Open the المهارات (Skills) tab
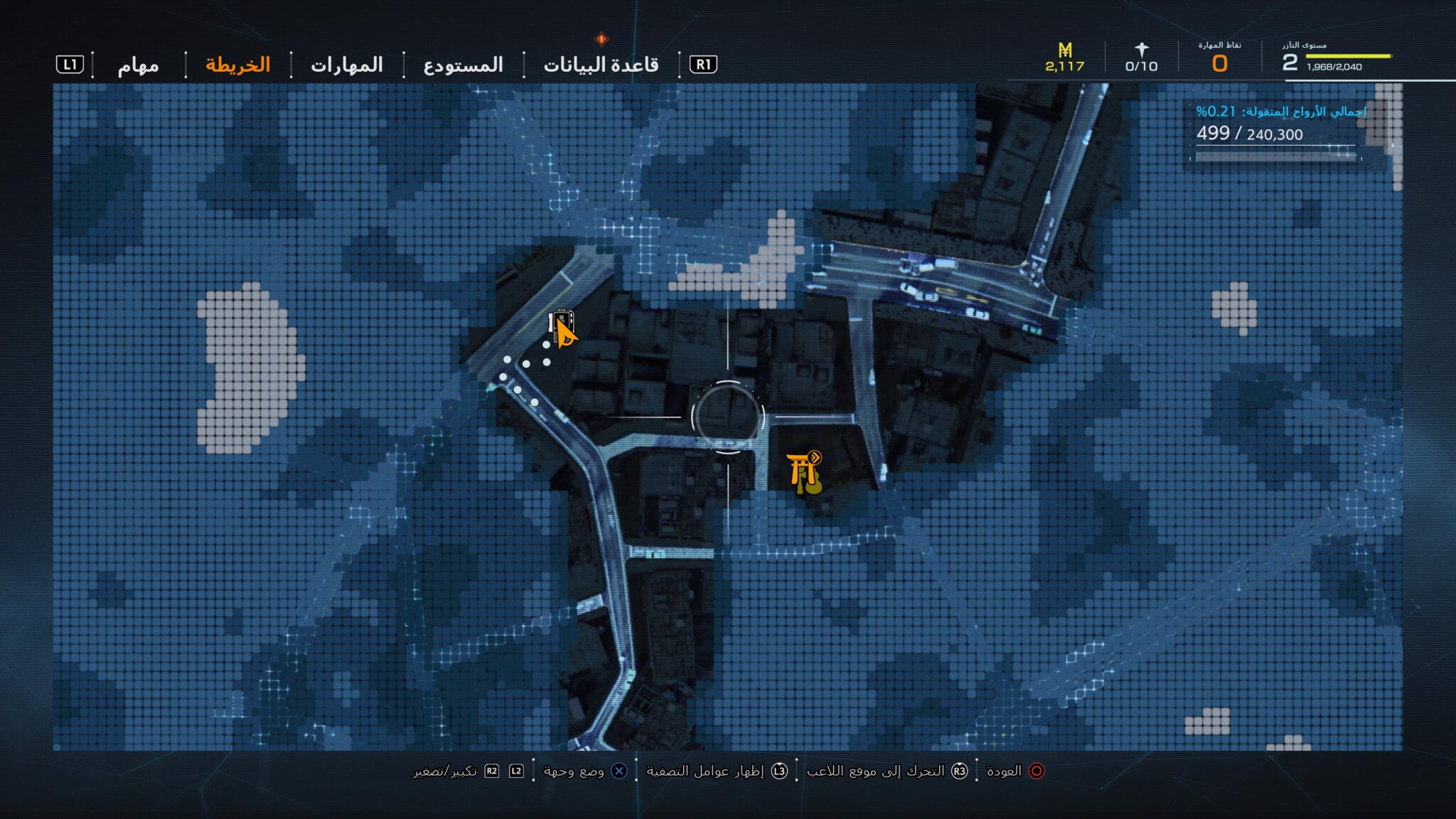This screenshot has height=819, width=1456. pyautogui.click(x=347, y=65)
